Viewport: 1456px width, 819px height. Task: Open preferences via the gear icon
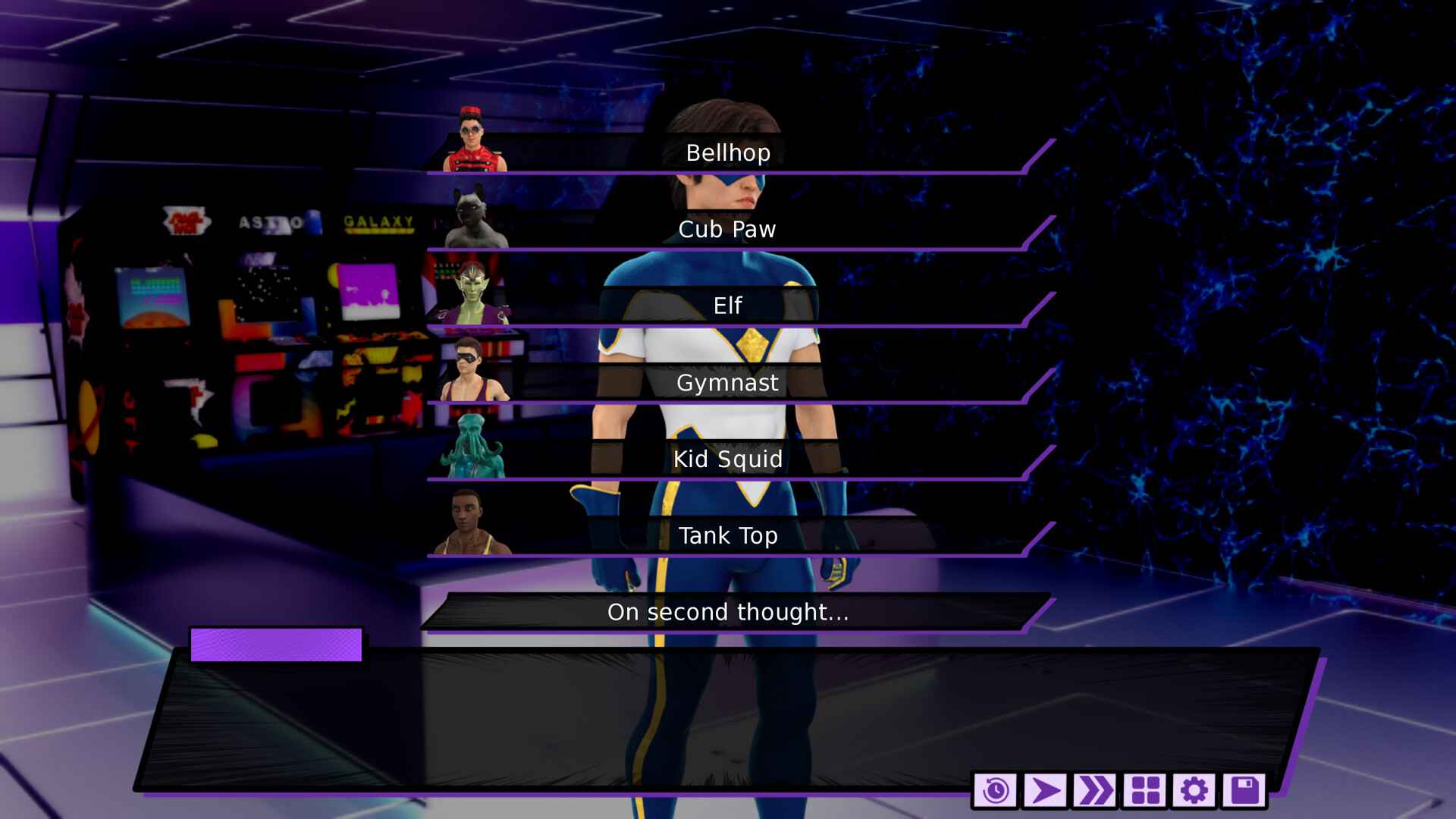coord(1196,791)
